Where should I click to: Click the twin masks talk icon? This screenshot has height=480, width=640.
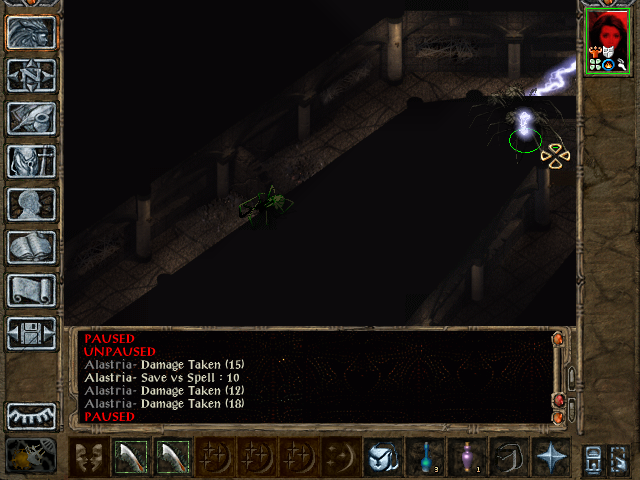pos(88,457)
